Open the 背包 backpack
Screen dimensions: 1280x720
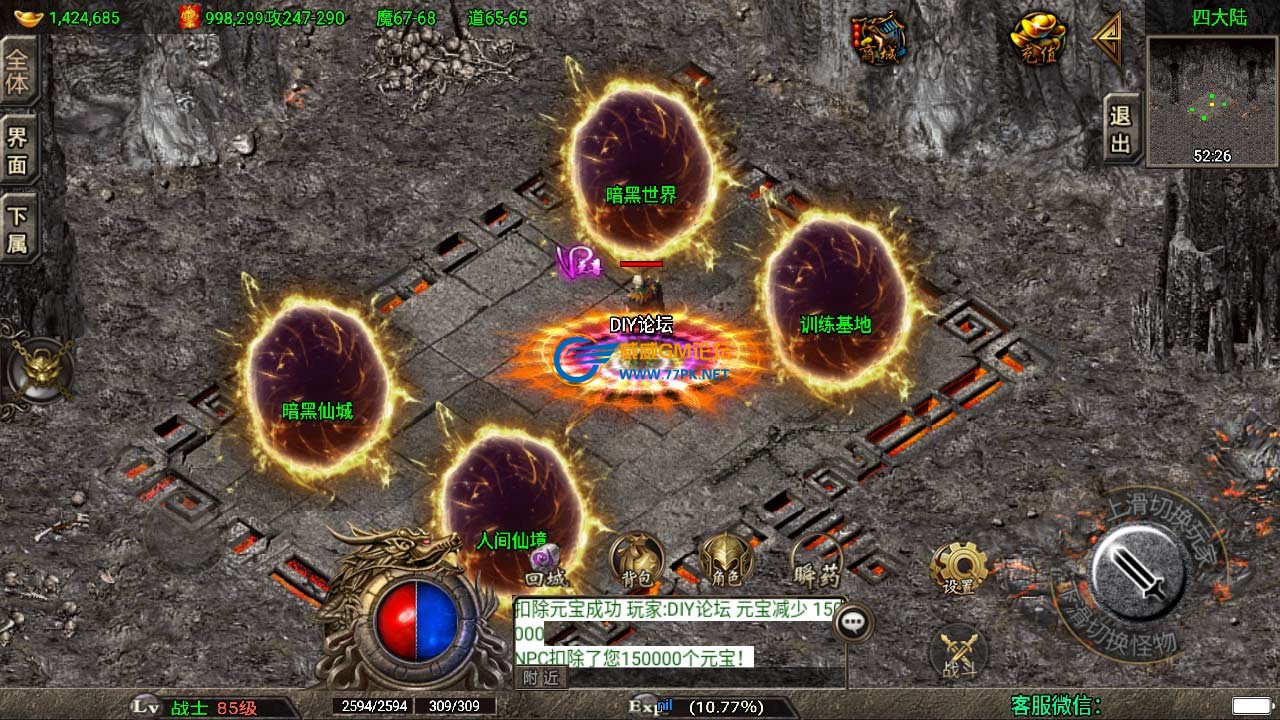point(636,562)
